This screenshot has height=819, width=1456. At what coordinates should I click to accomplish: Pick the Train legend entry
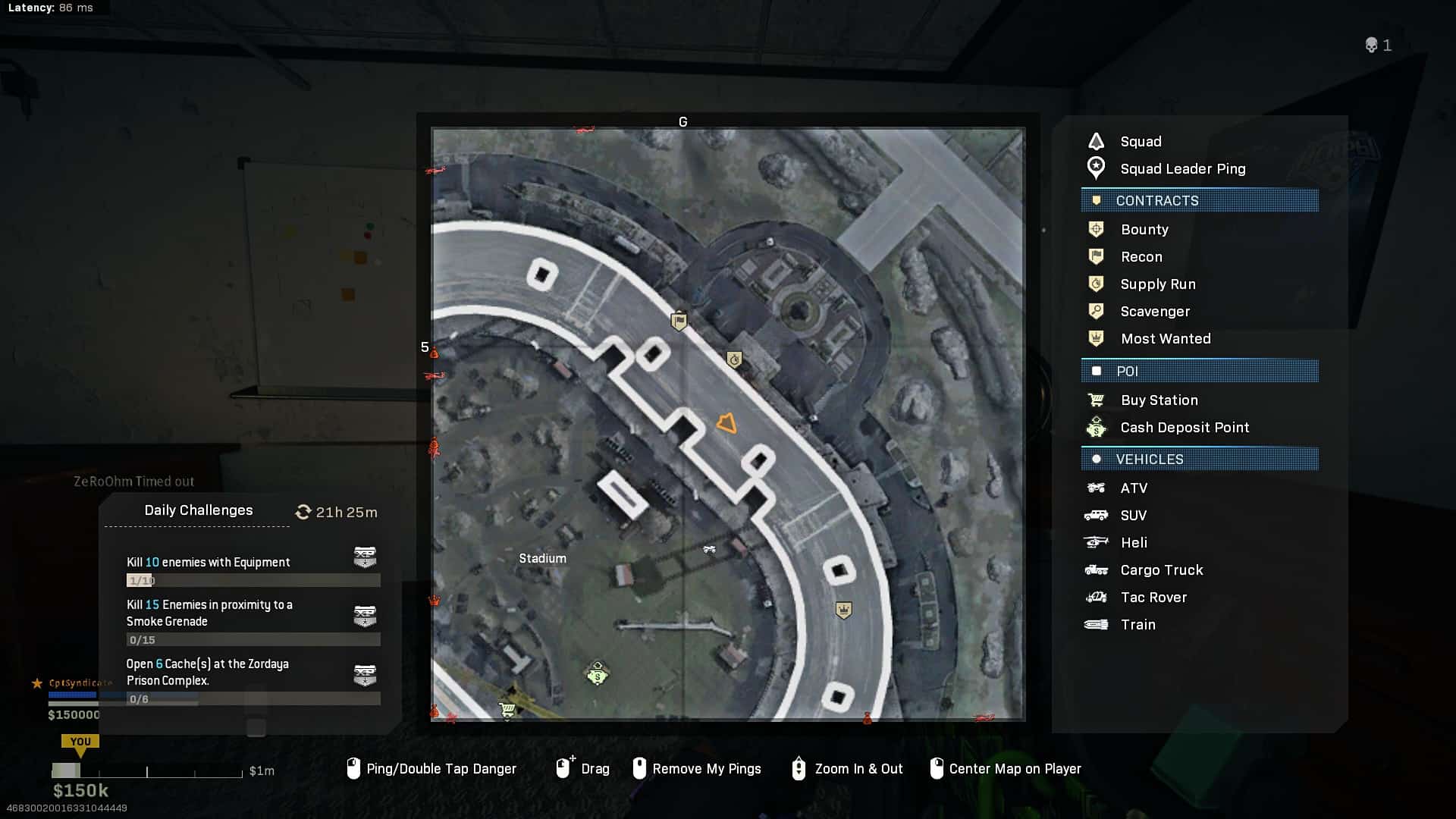click(x=1137, y=625)
